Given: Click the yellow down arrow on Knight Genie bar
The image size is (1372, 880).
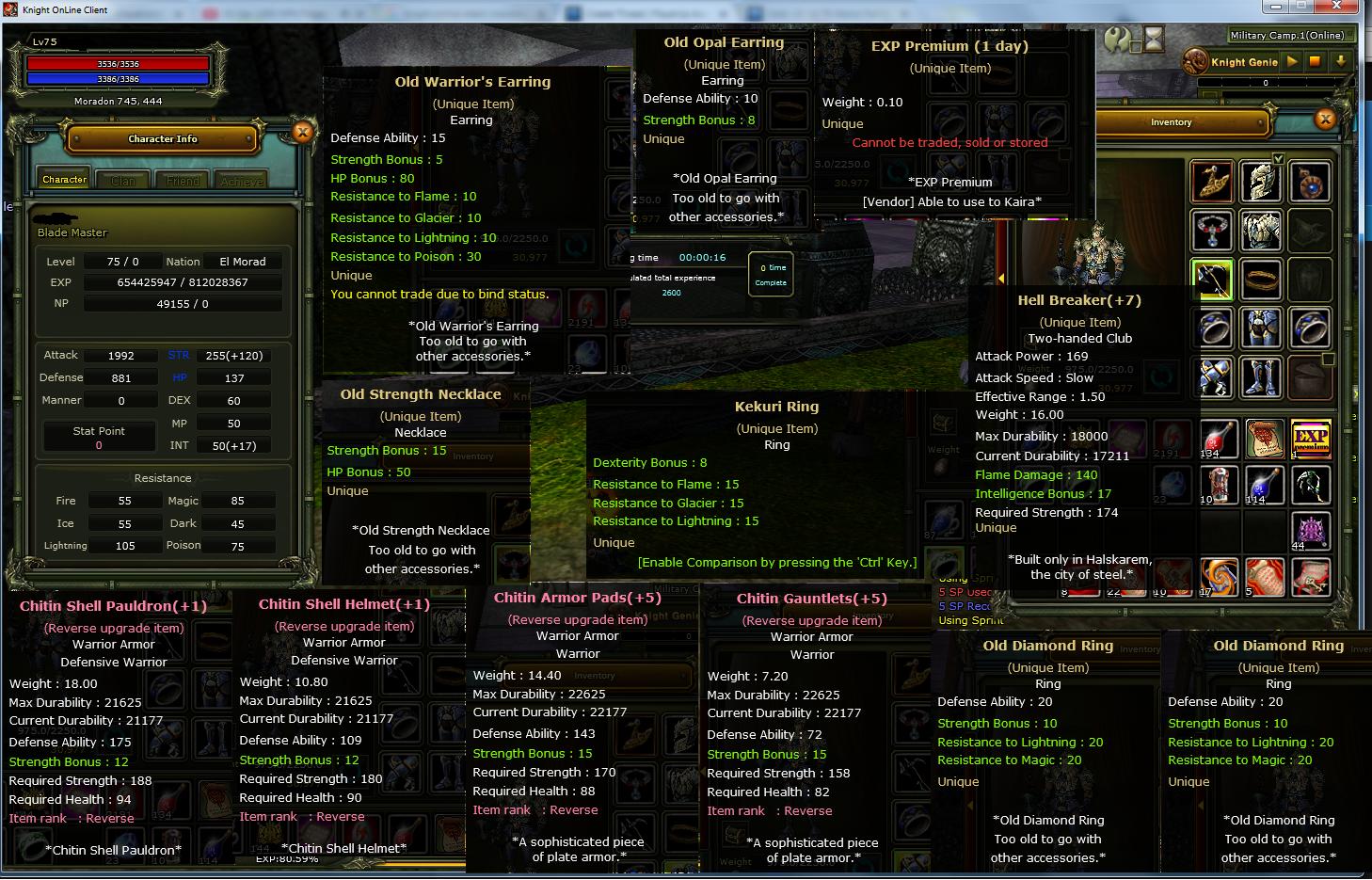Looking at the screenshot, I should 1342,62.
